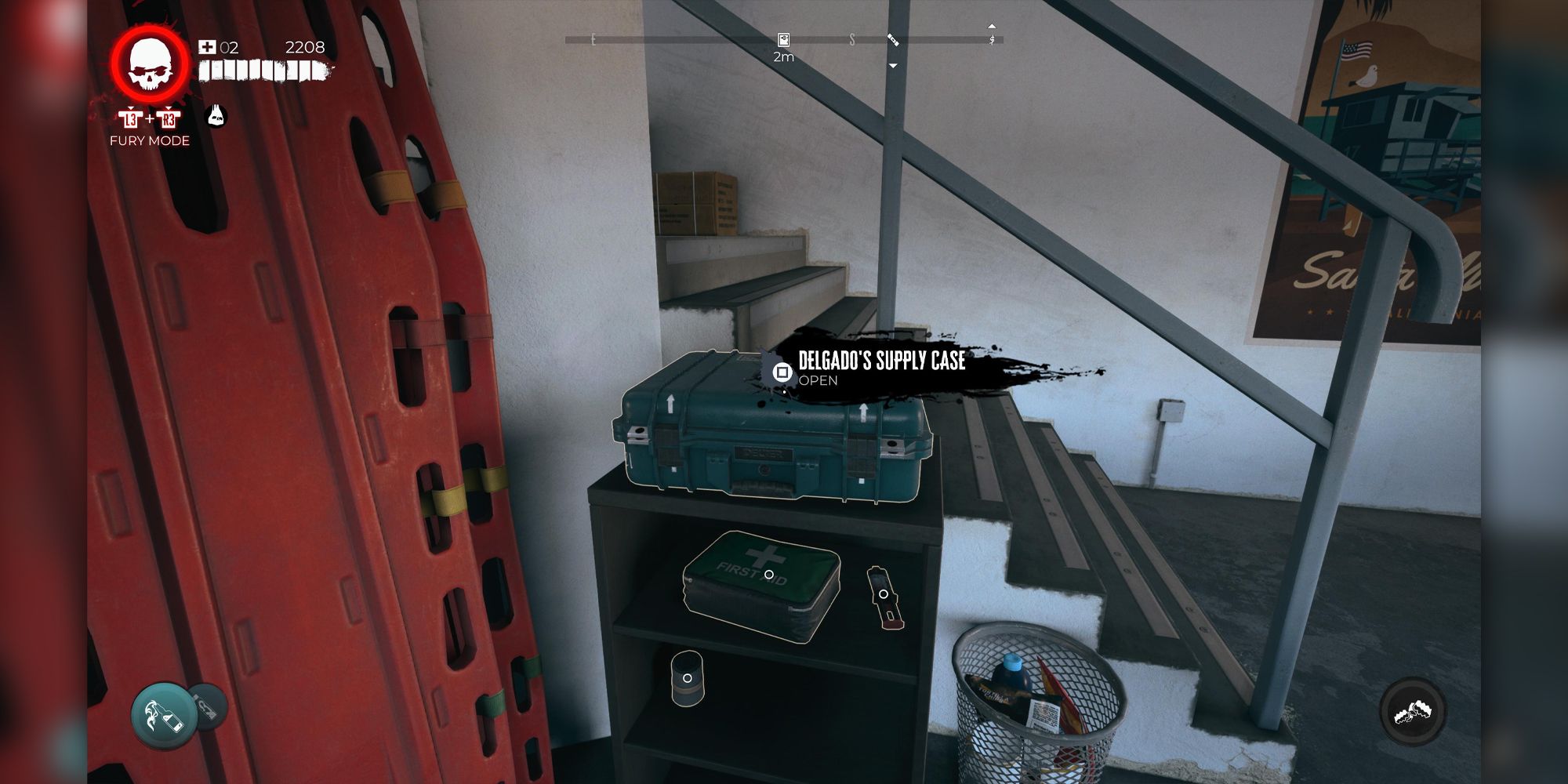Toggle the interaction dot on the canister
The height and width of the screenshot is (784, 1568).
coord(688,678)
